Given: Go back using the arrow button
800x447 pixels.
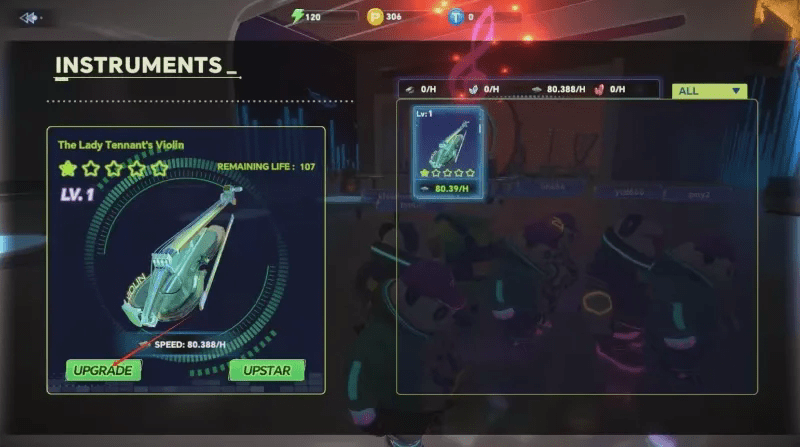Looking at the screenshot, I should coord(29,17).
